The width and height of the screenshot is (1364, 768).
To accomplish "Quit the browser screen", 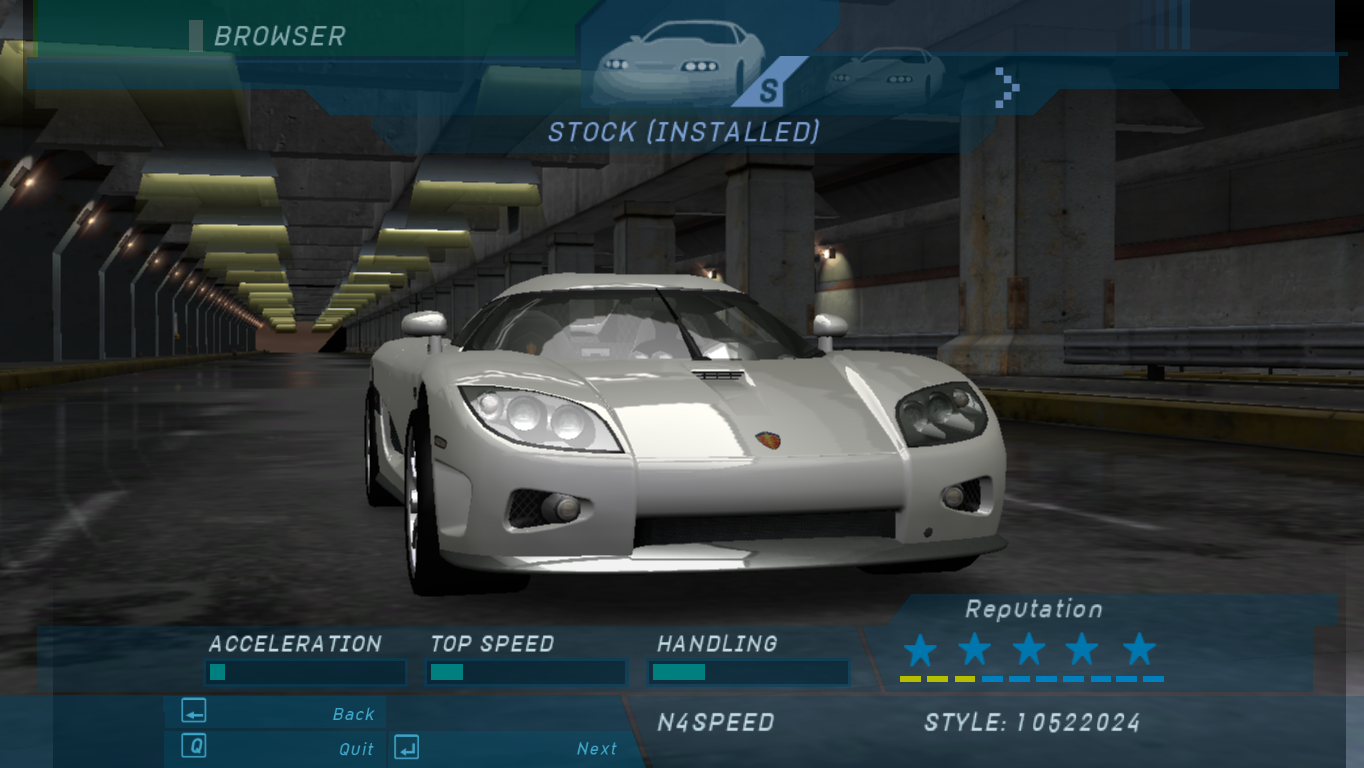I will coord(276,748).
